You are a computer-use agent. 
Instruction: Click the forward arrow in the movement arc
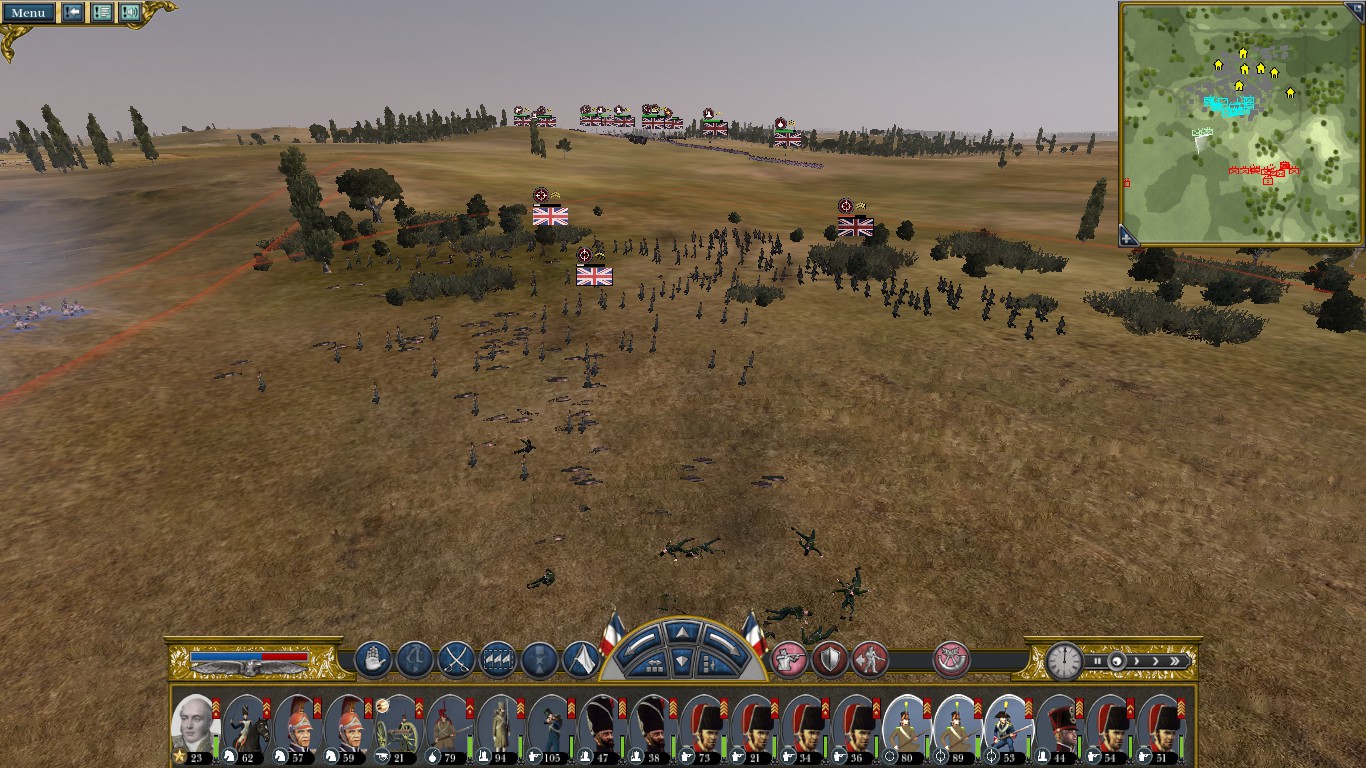[680, 632]
